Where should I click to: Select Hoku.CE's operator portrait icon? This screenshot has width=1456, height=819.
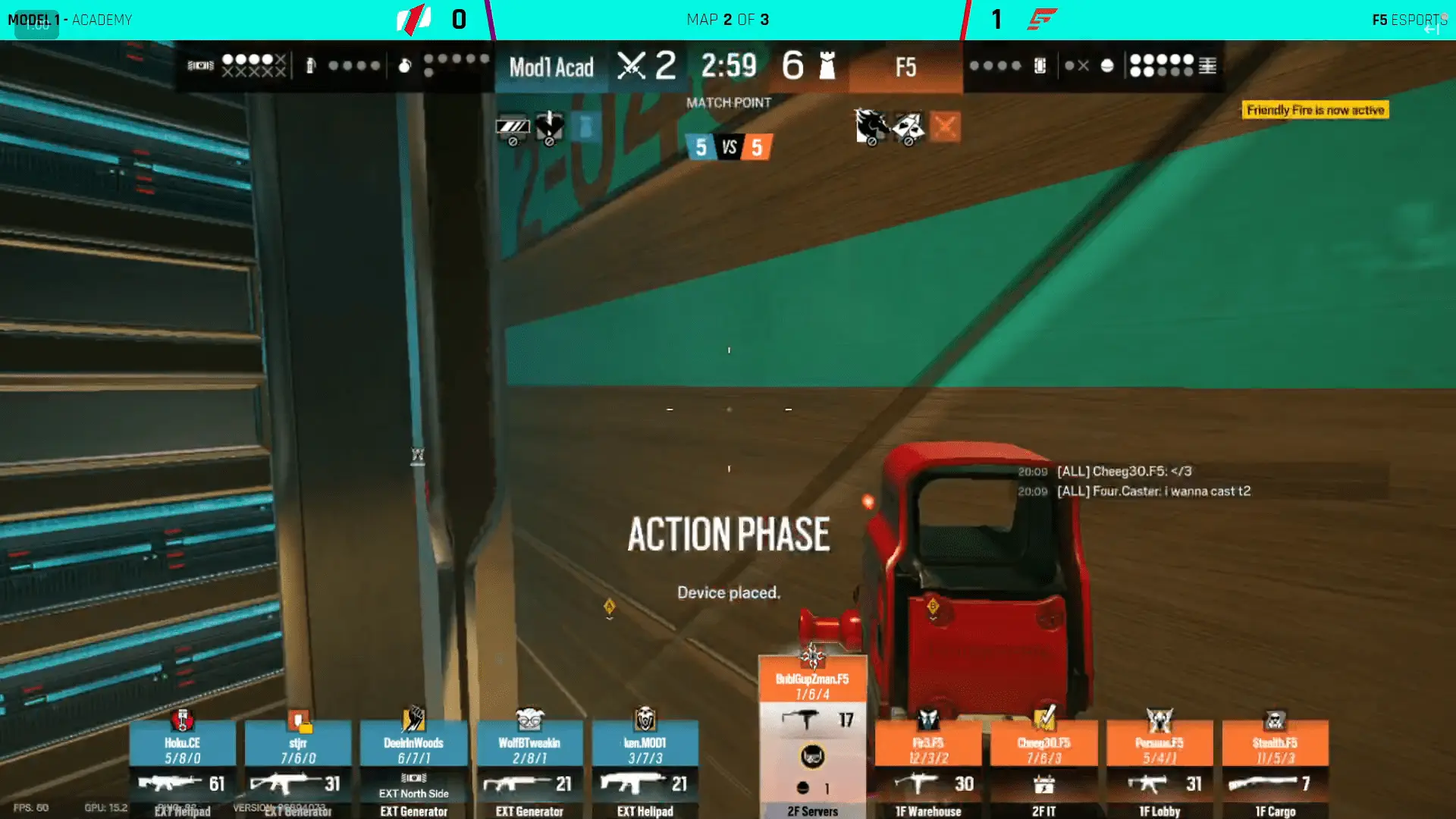coord(183,718)
